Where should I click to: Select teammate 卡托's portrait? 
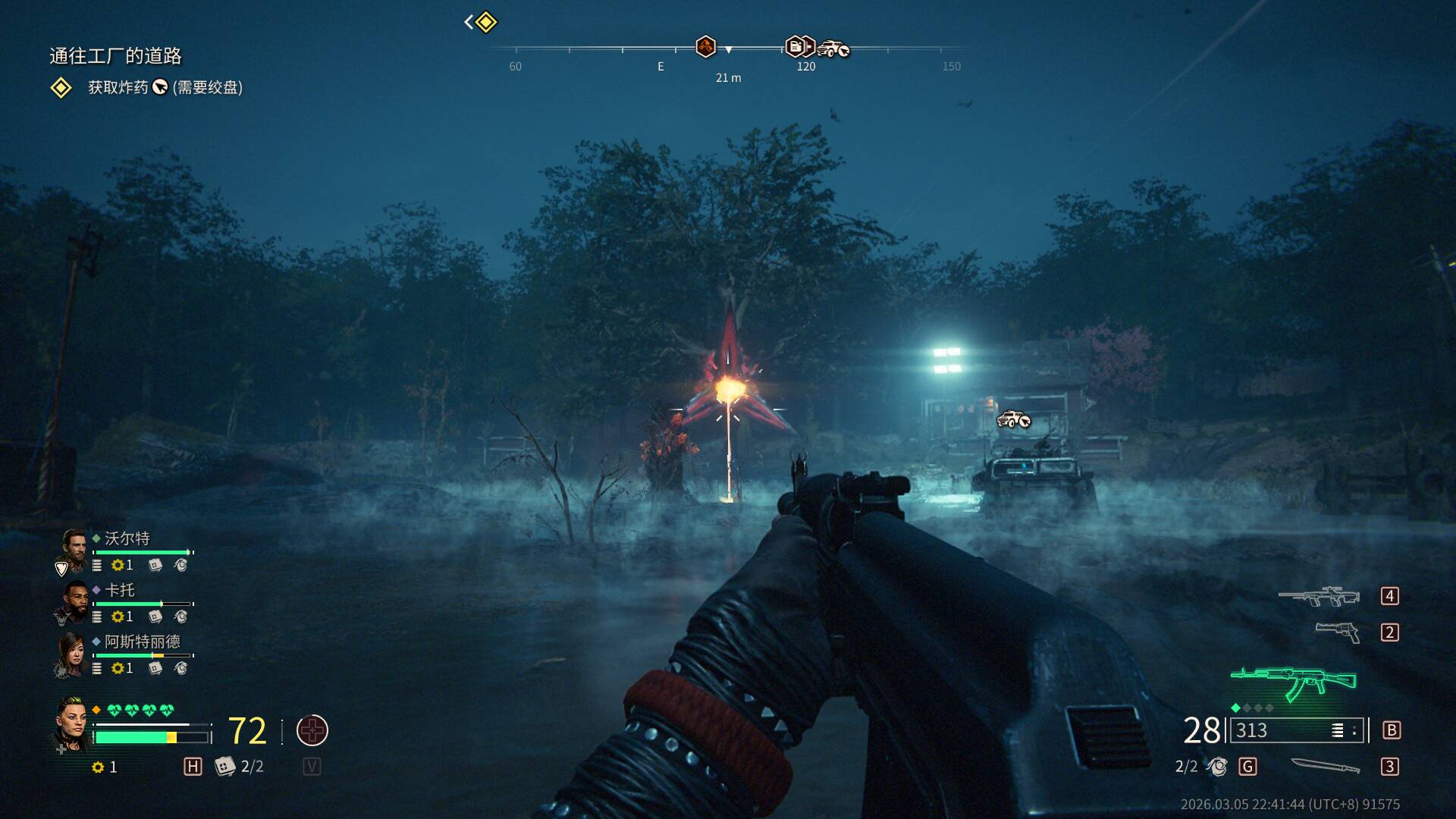click(74, 602)
